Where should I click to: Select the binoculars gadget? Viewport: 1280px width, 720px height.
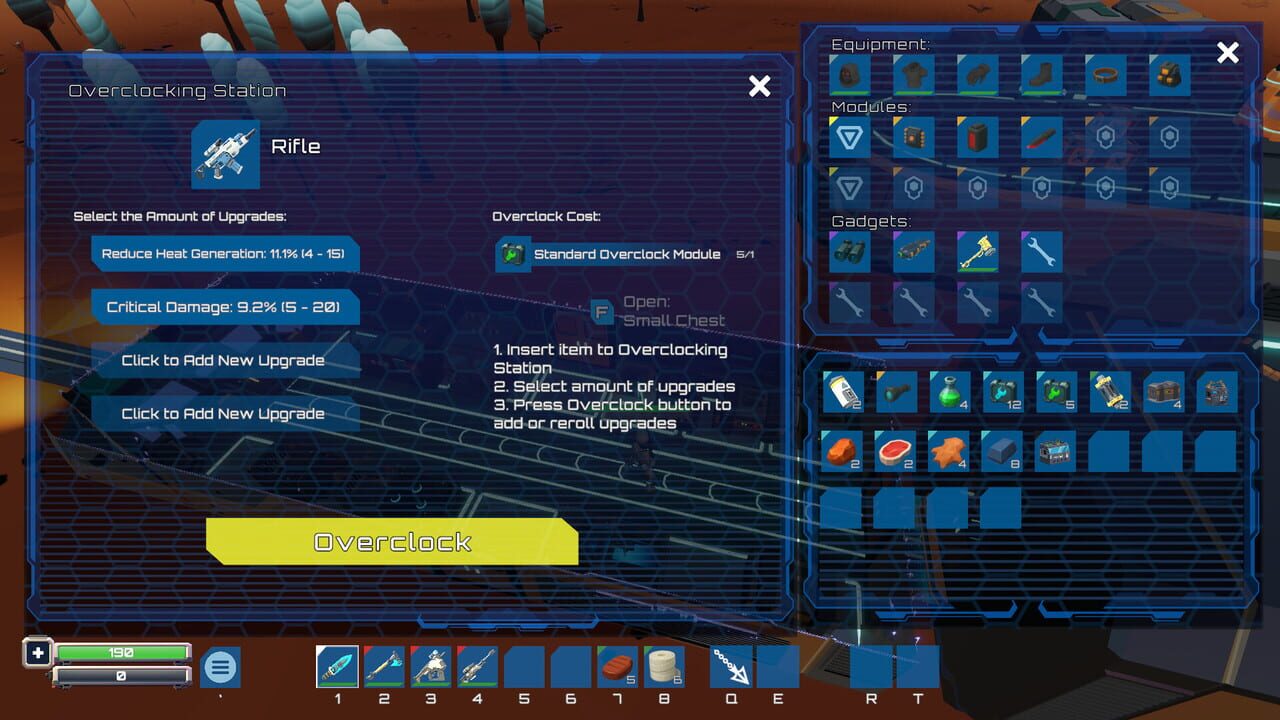(x=849, y=252)
